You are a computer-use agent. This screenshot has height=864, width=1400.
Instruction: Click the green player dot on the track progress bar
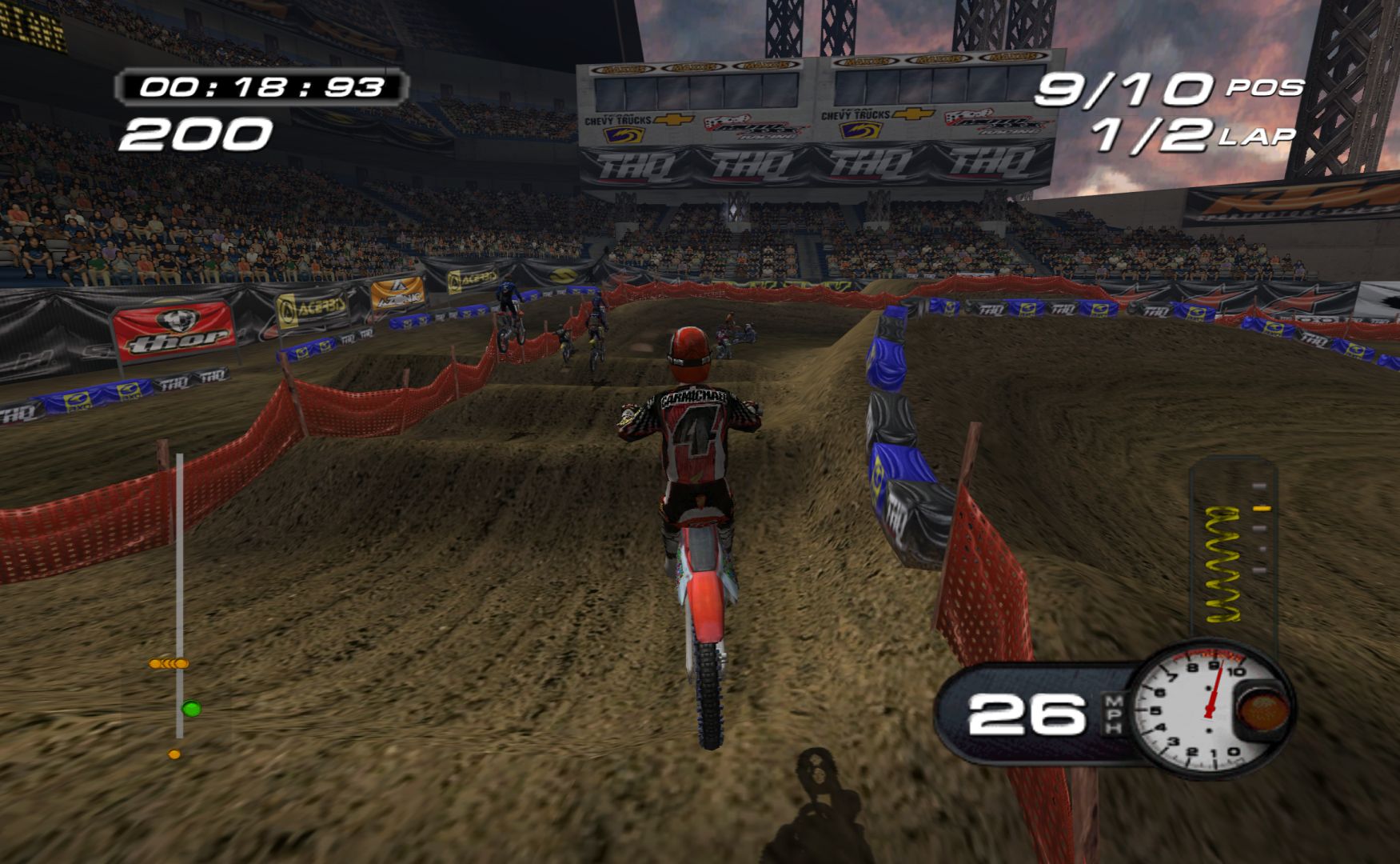tap(190, 708)
